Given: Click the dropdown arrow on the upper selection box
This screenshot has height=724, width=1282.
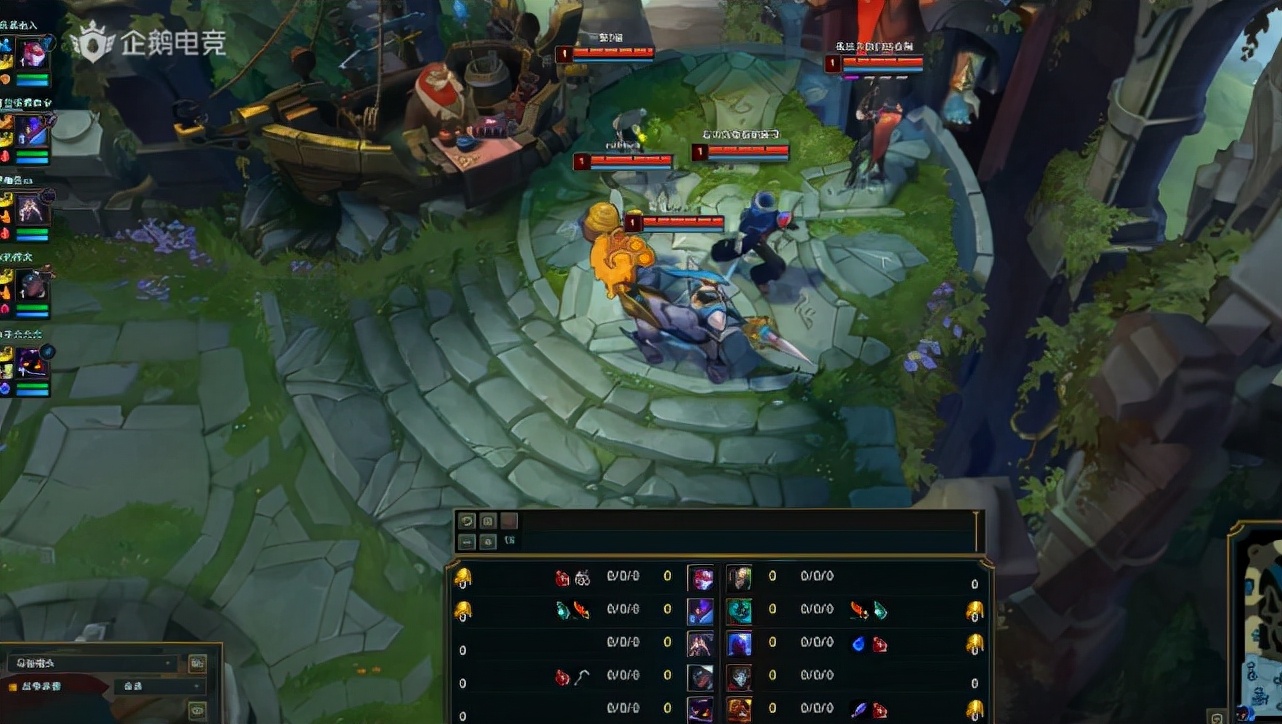Looking at the screenshot, I should (x=168, y=663).
